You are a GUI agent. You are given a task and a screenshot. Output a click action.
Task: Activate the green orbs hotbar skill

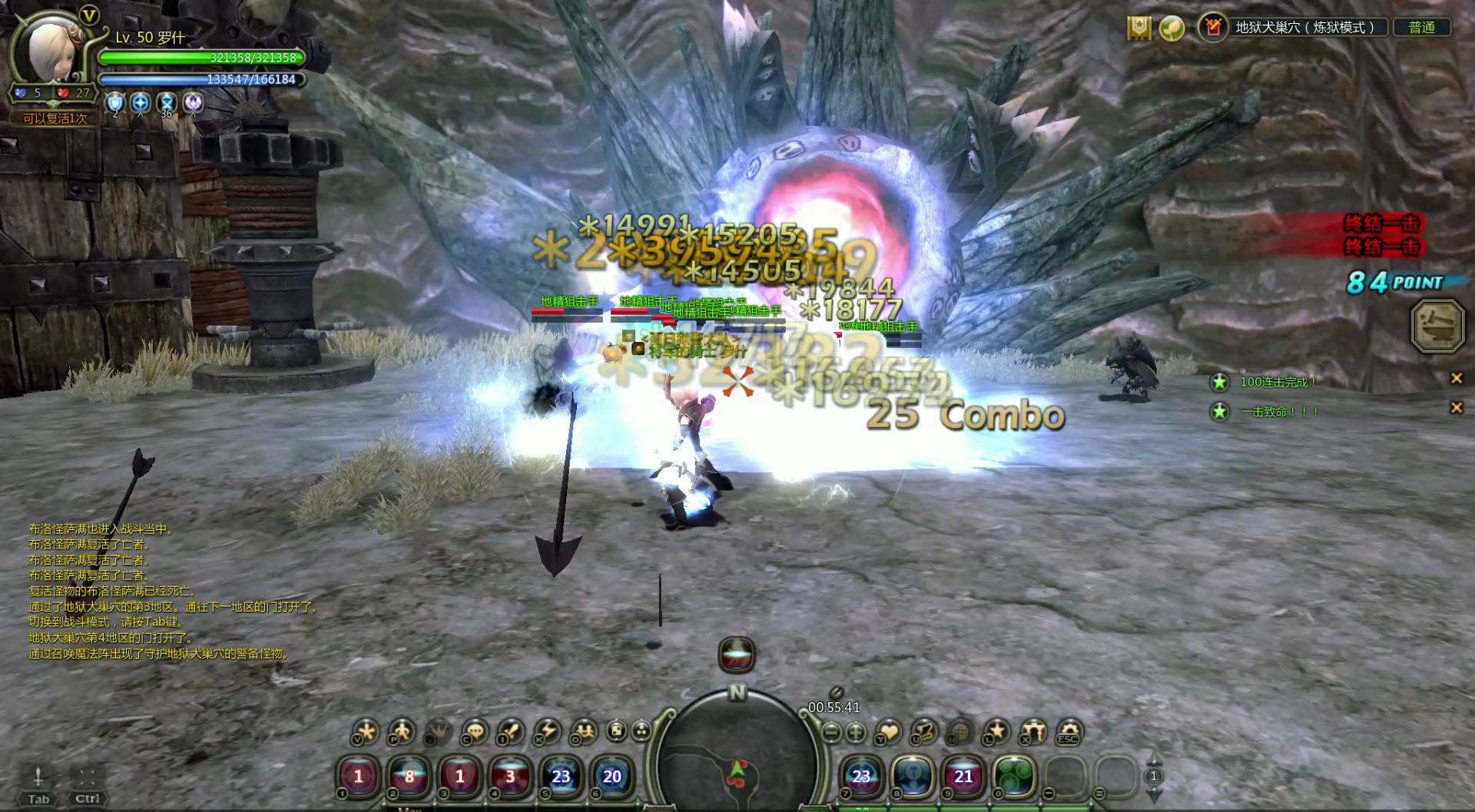point(1014,777)
